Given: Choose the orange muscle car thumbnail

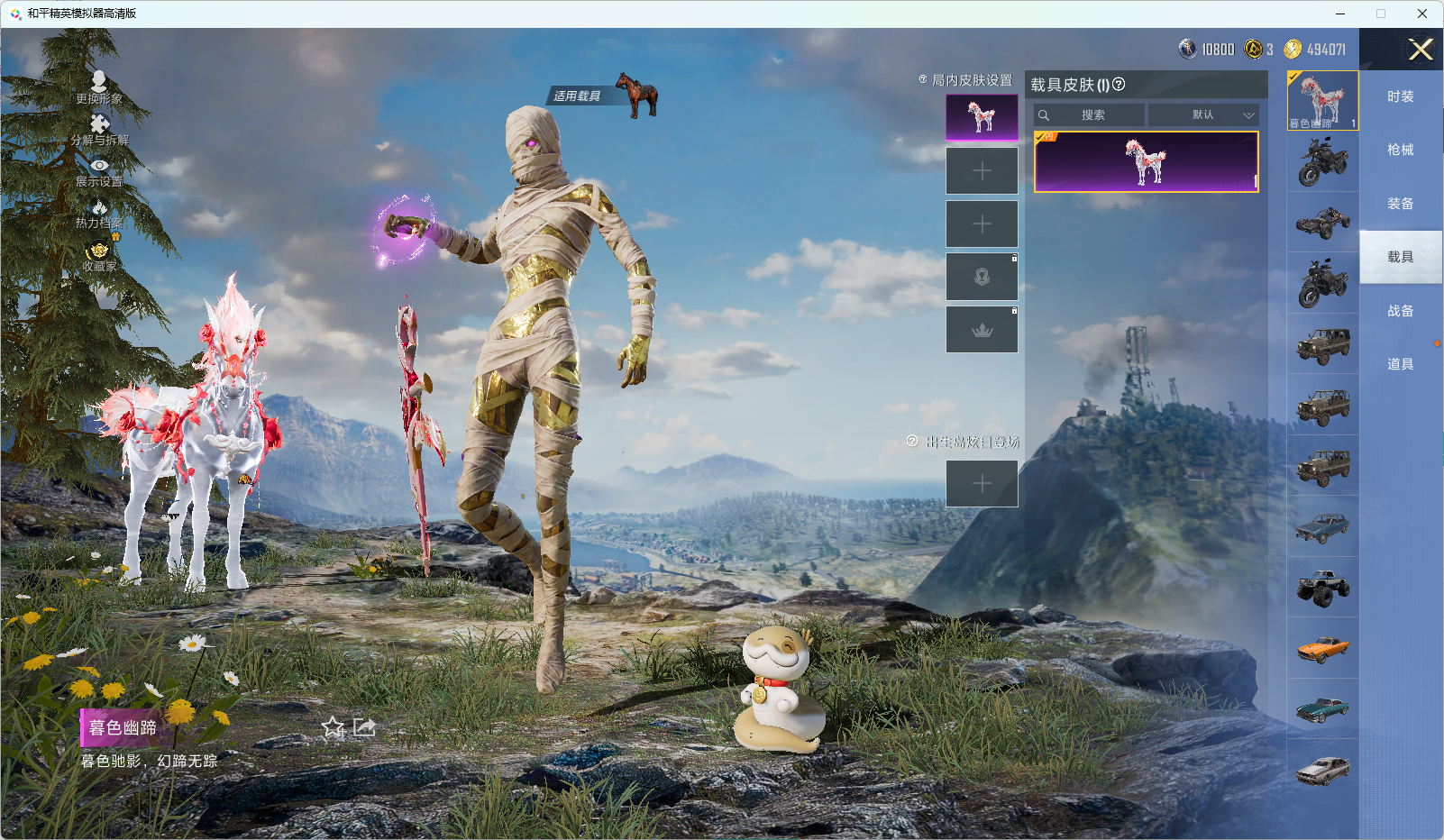Looking at the screenshot, I should pos(1322,648).
